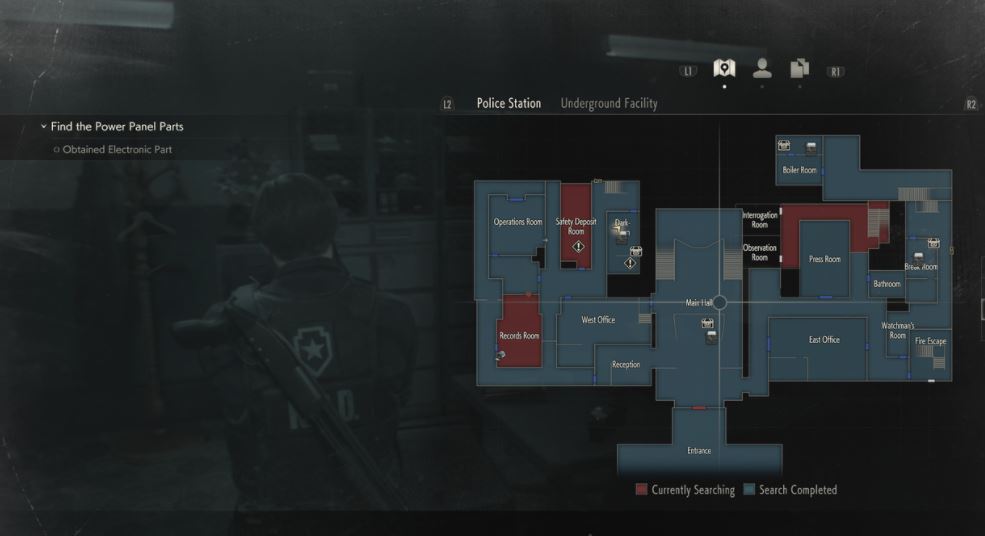Click the Operations Room map area
Screen dimensions: 985x536
[x=518, y=221]
